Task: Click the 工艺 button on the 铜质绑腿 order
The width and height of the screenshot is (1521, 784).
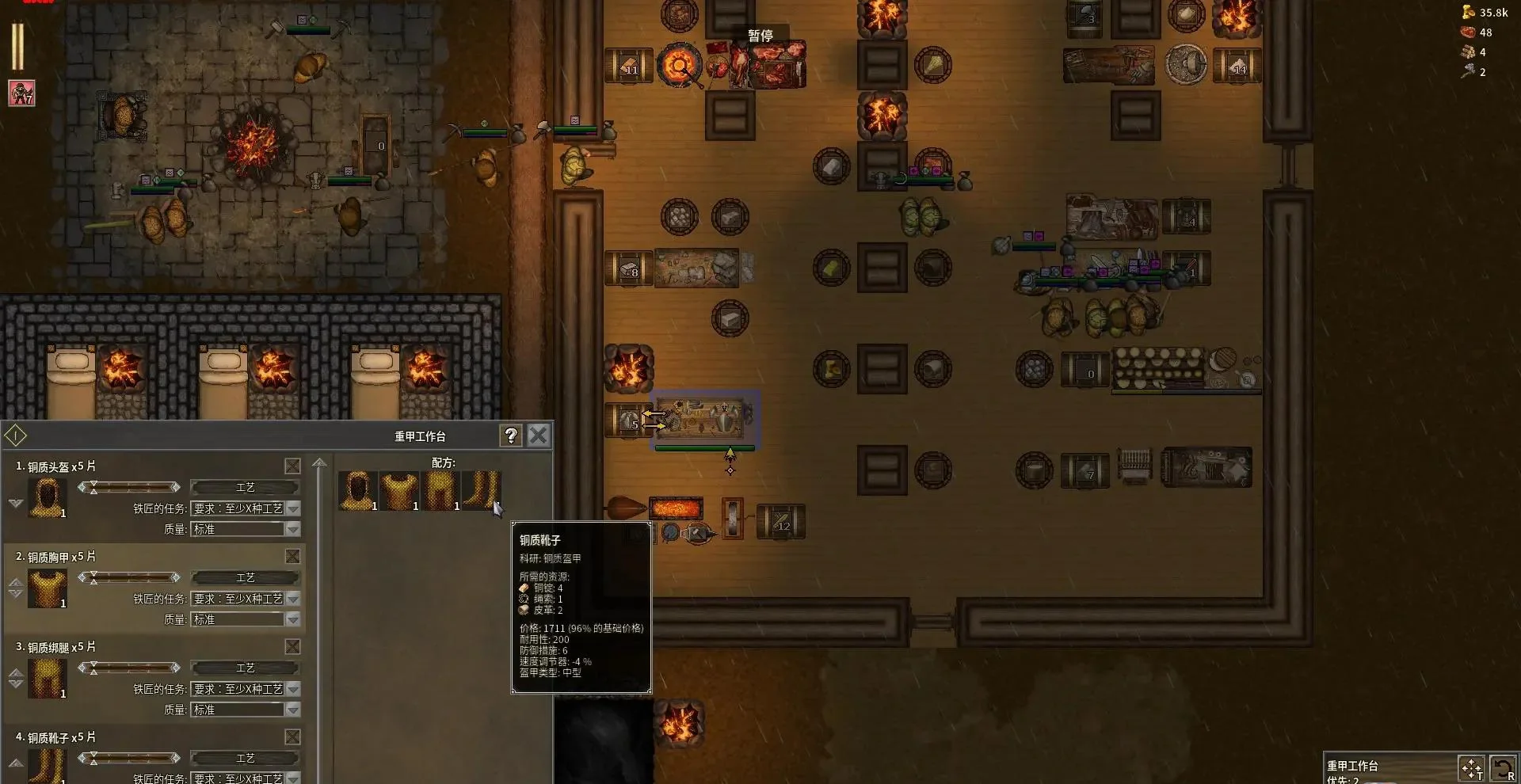Action: [245, 668]
